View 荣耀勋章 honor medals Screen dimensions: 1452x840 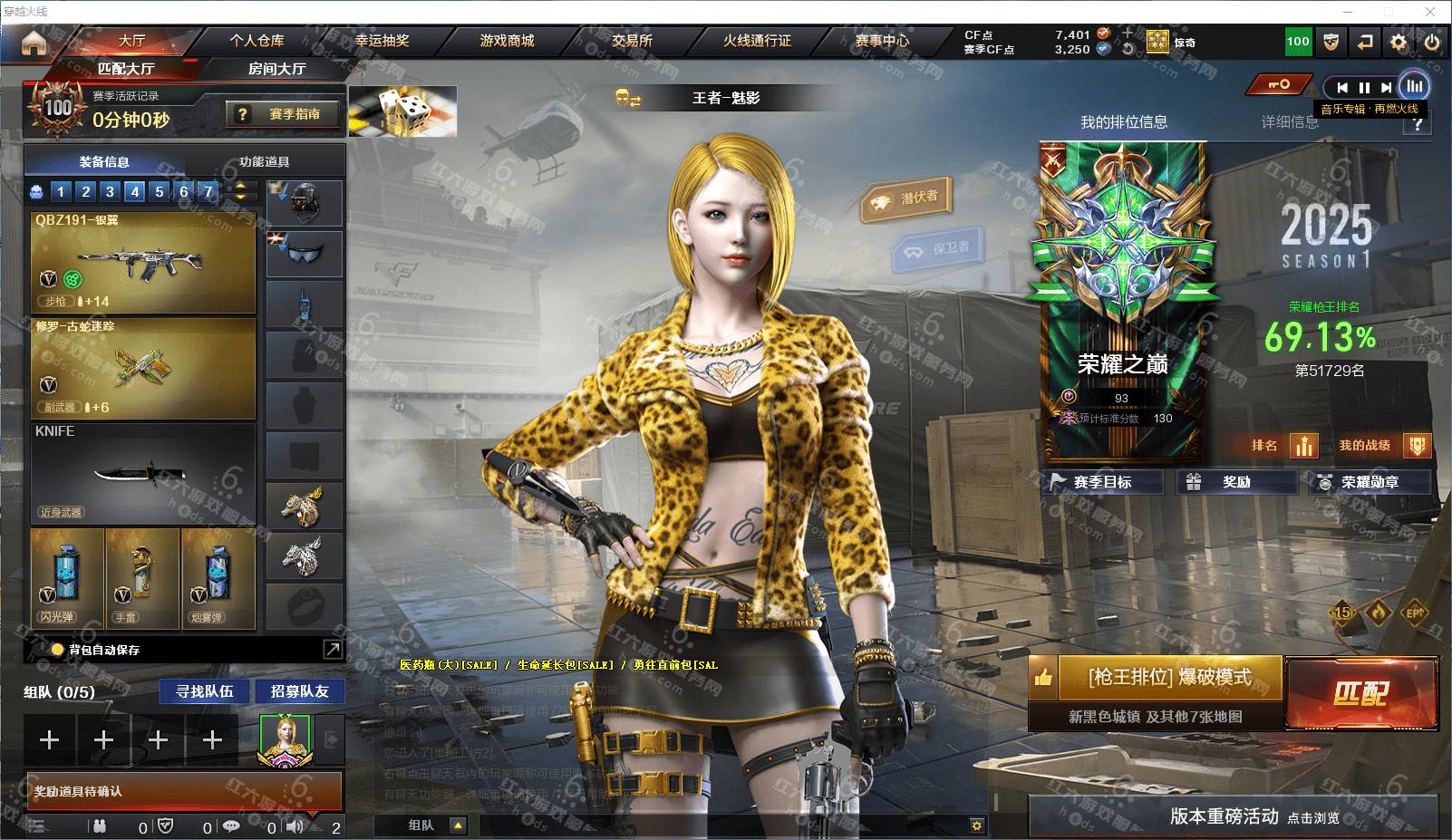1370,482
